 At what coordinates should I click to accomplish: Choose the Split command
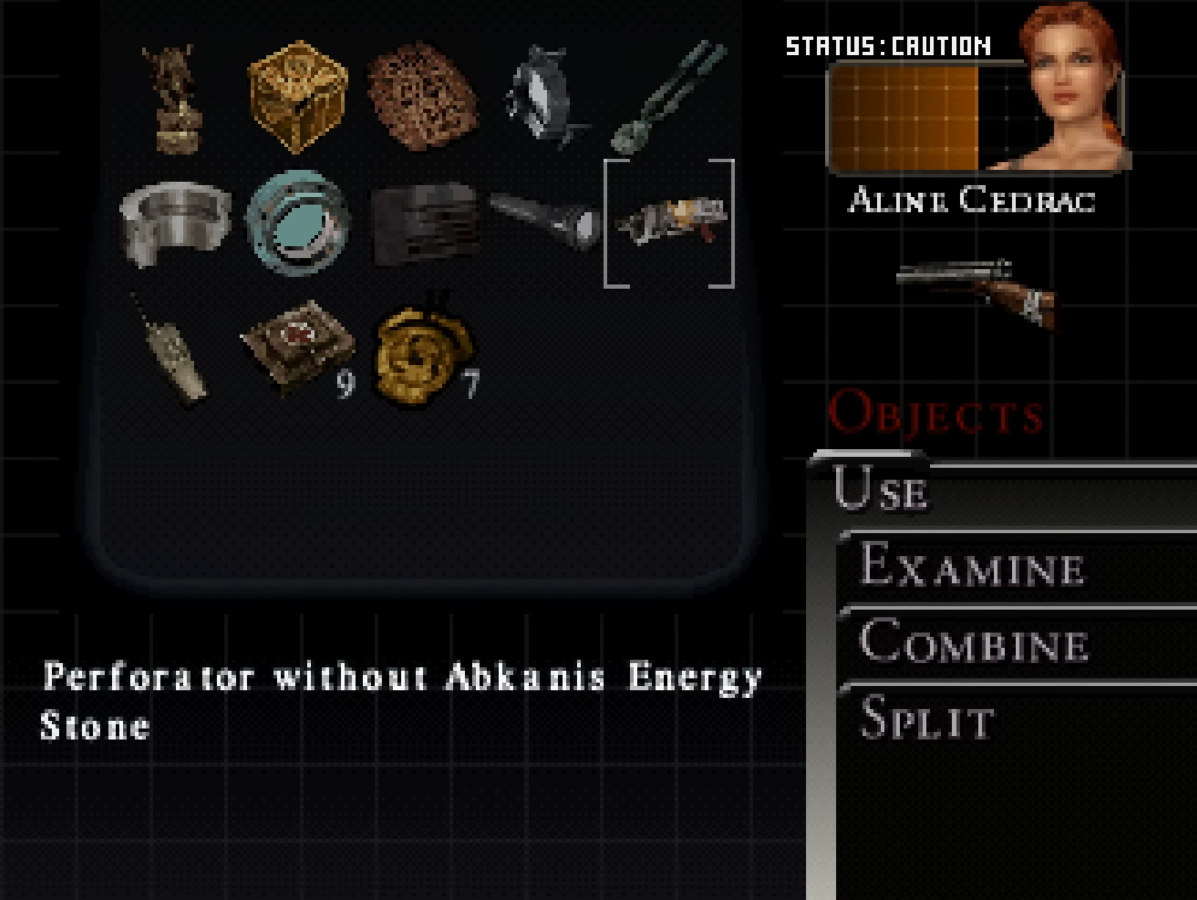point(927,719)
